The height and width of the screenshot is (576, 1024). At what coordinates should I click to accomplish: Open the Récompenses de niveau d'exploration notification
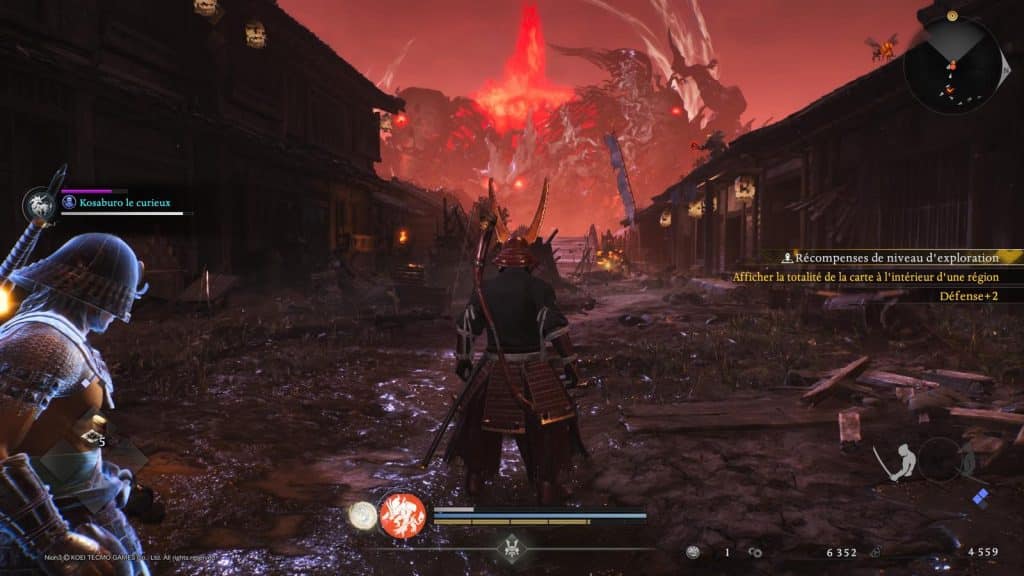click(890, 258)
